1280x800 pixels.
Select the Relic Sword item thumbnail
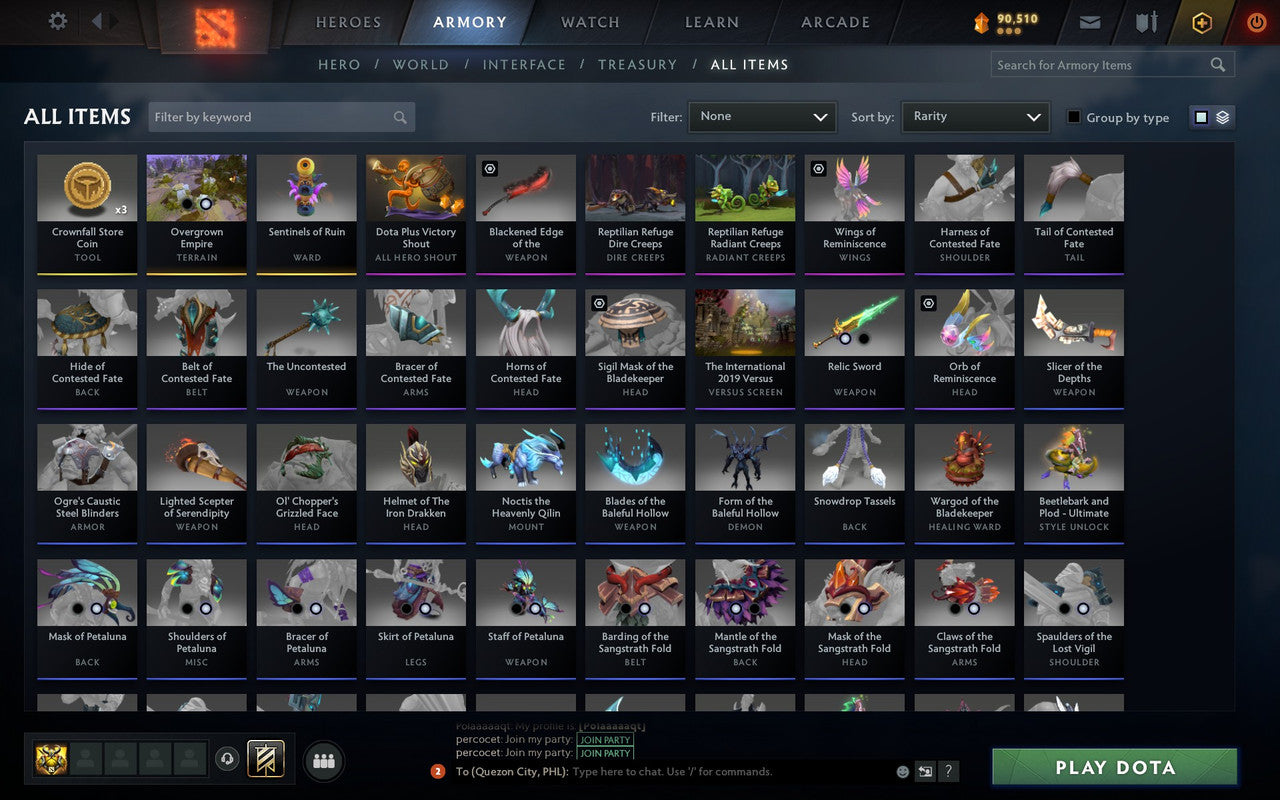coord(854,322)
